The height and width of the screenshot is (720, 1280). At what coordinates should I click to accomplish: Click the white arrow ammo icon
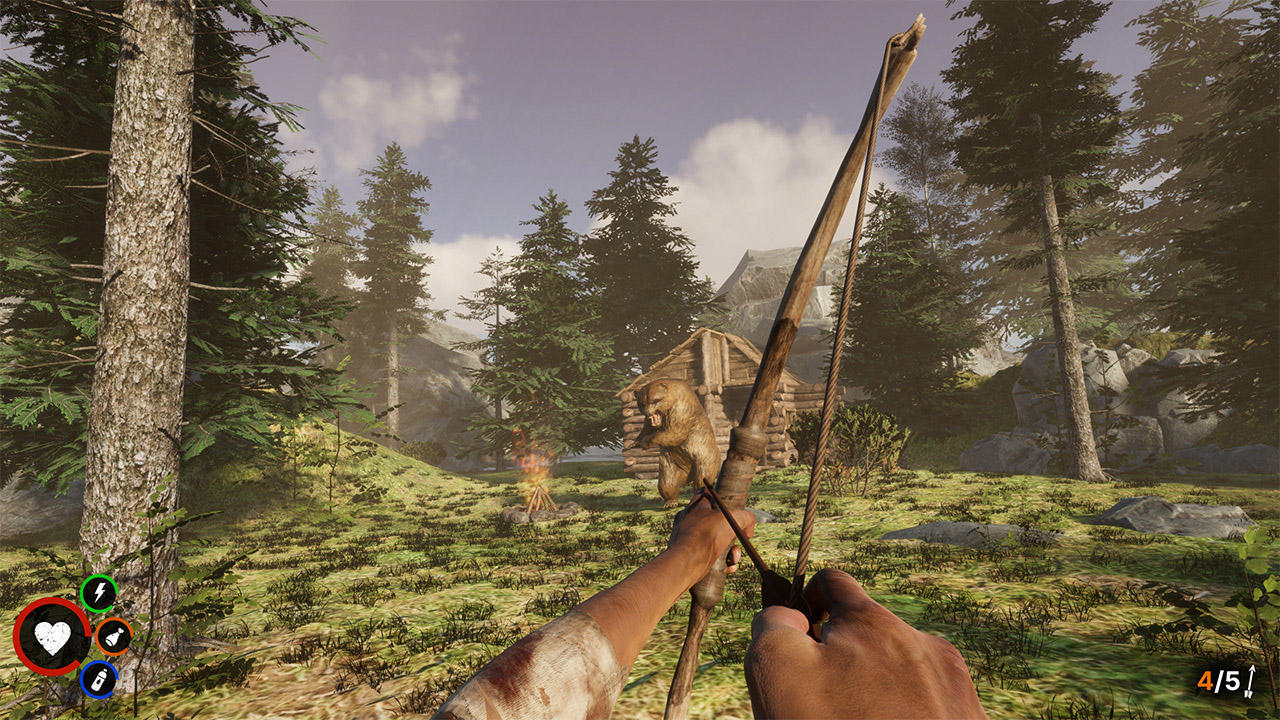click(x=1250, y=680)
